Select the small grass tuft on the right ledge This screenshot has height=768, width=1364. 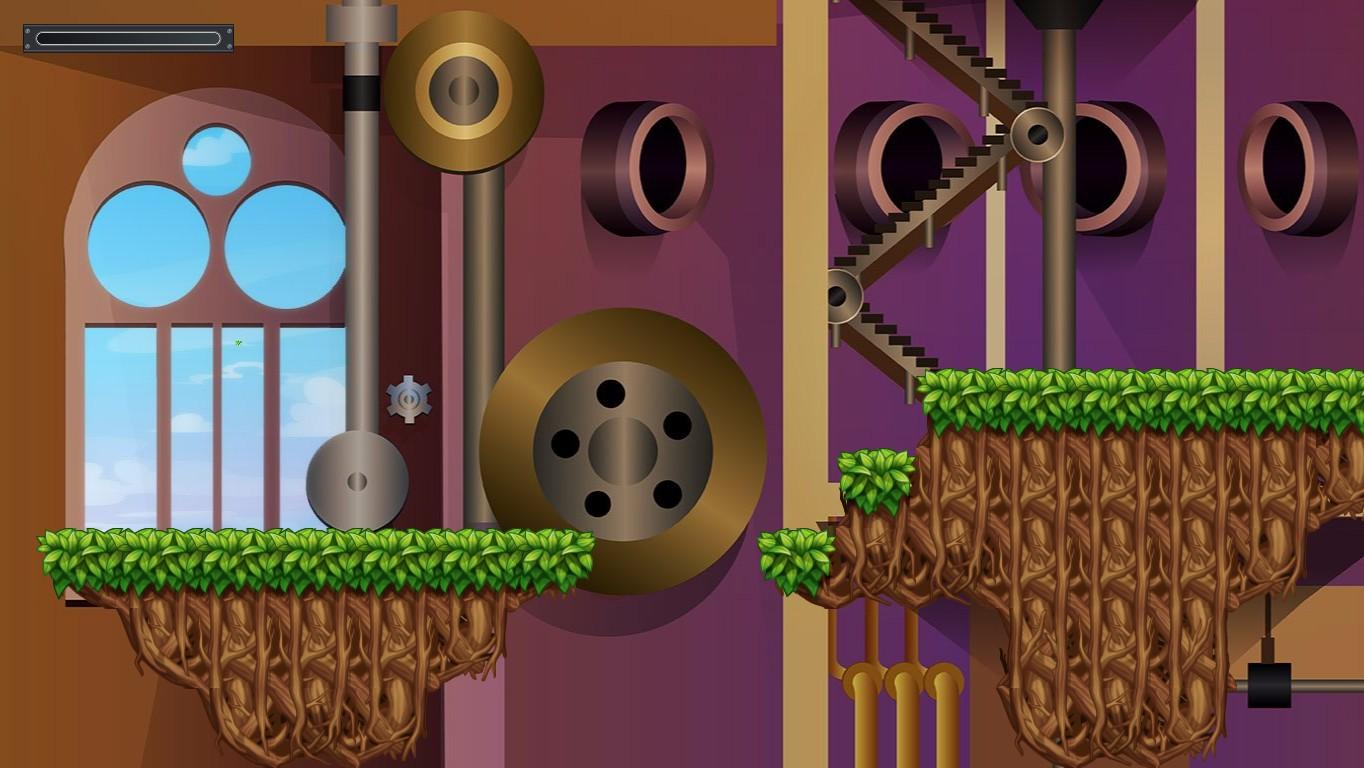tap(875, 478)
